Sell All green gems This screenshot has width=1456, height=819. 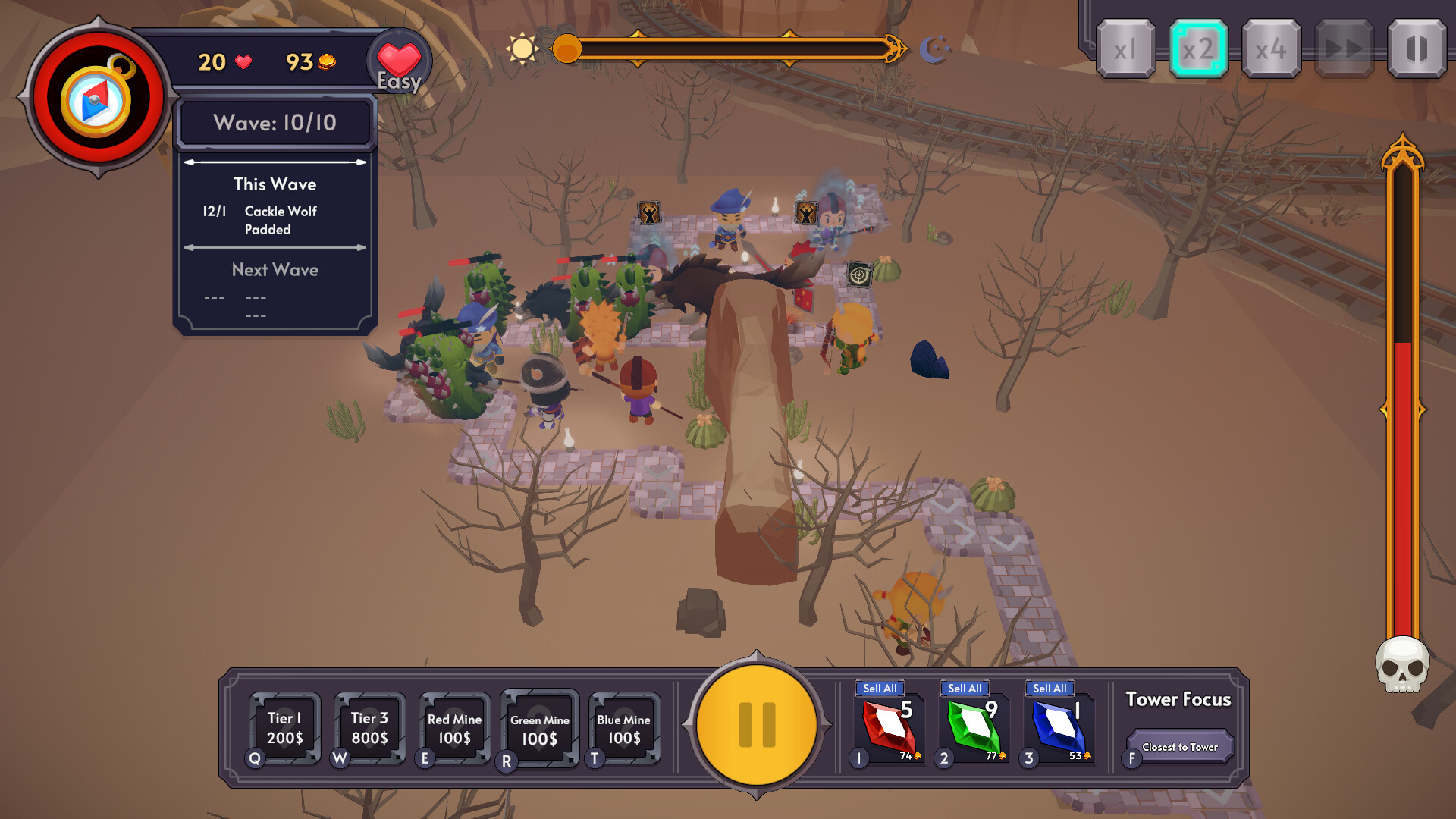tap(965, 689)
